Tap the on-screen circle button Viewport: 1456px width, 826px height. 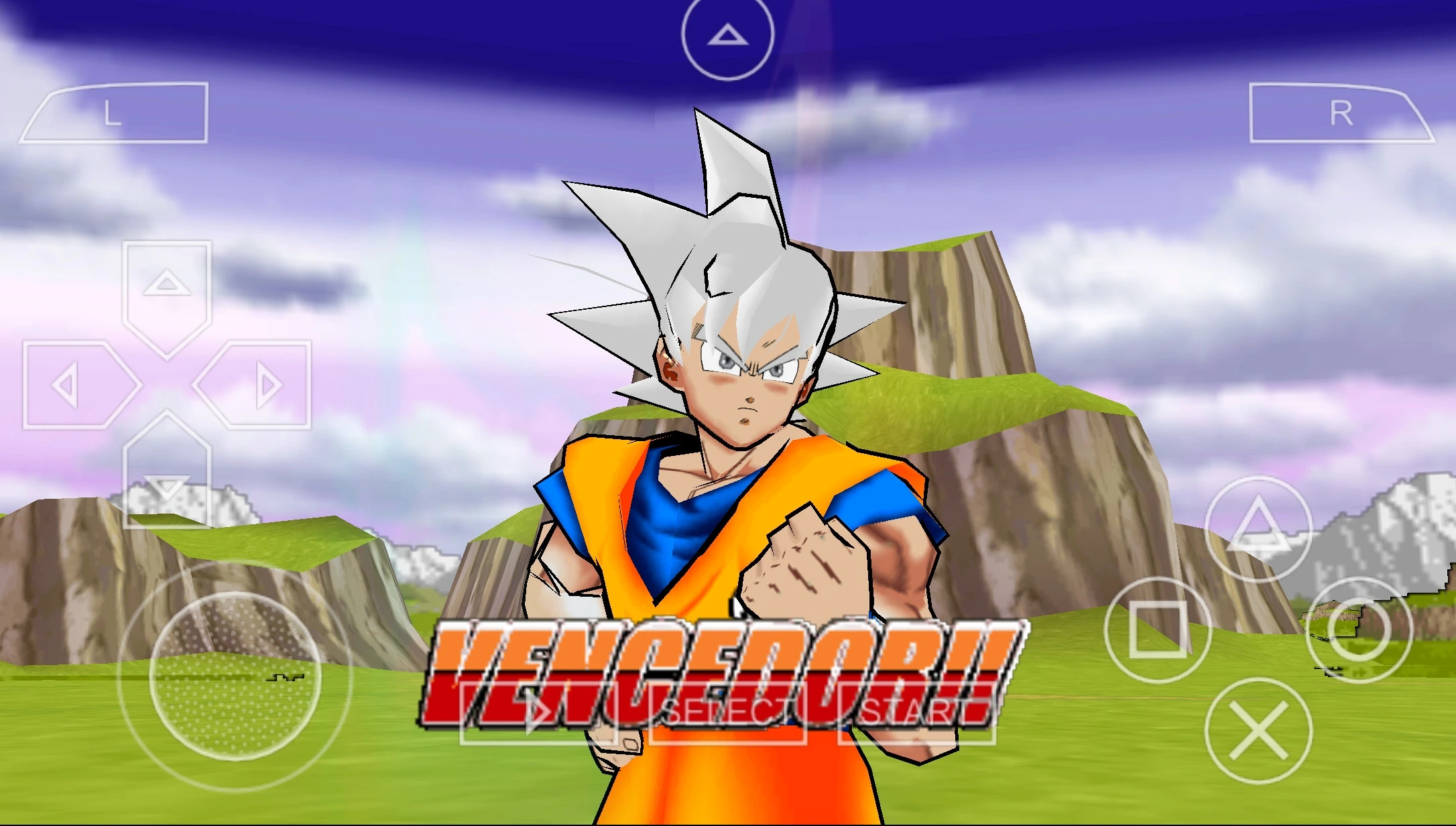(1359, 630)
